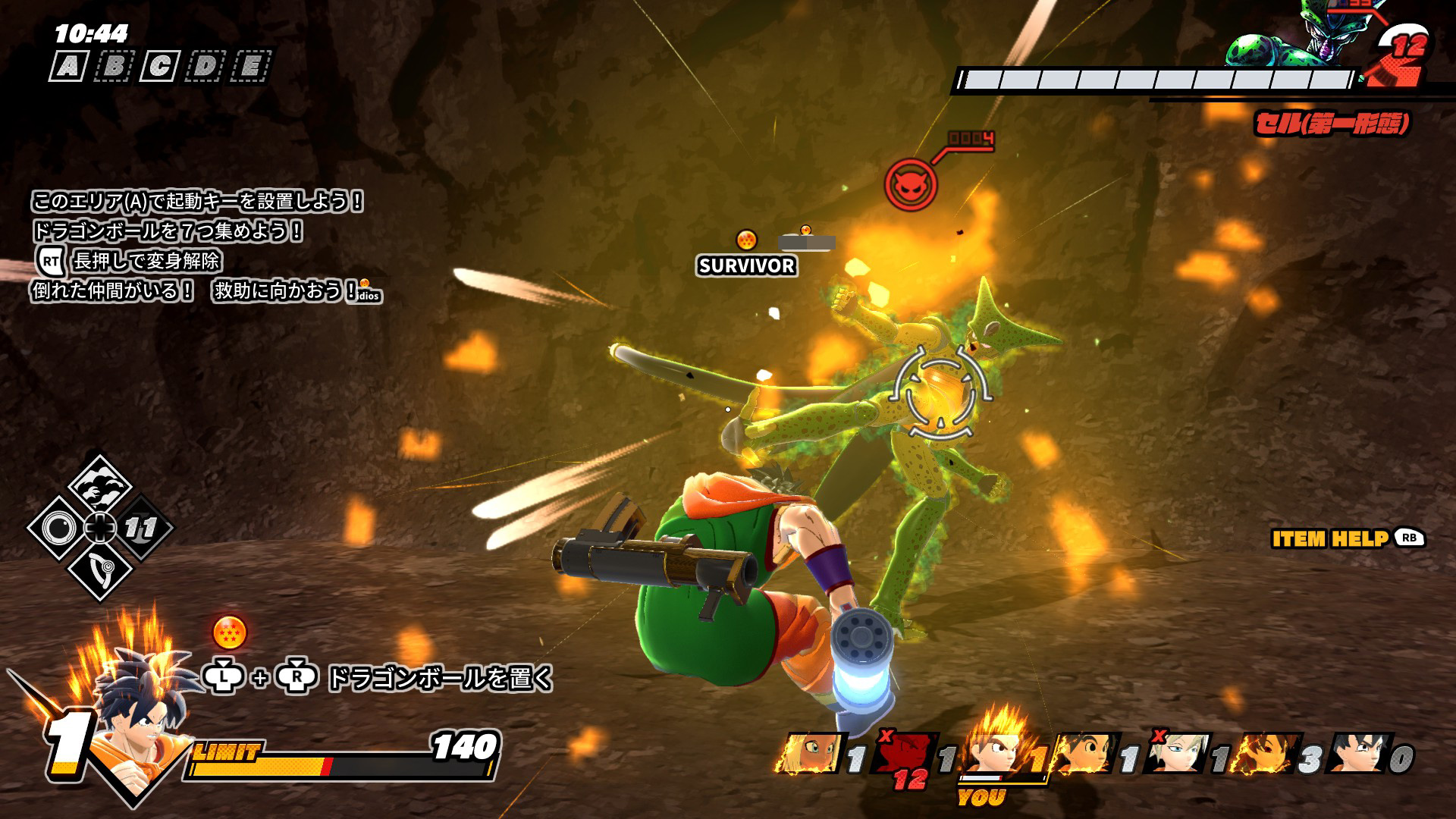The image size is (1456, 819).
Task: Click the held Dragon Ball icon
Action: pos(230,633)
